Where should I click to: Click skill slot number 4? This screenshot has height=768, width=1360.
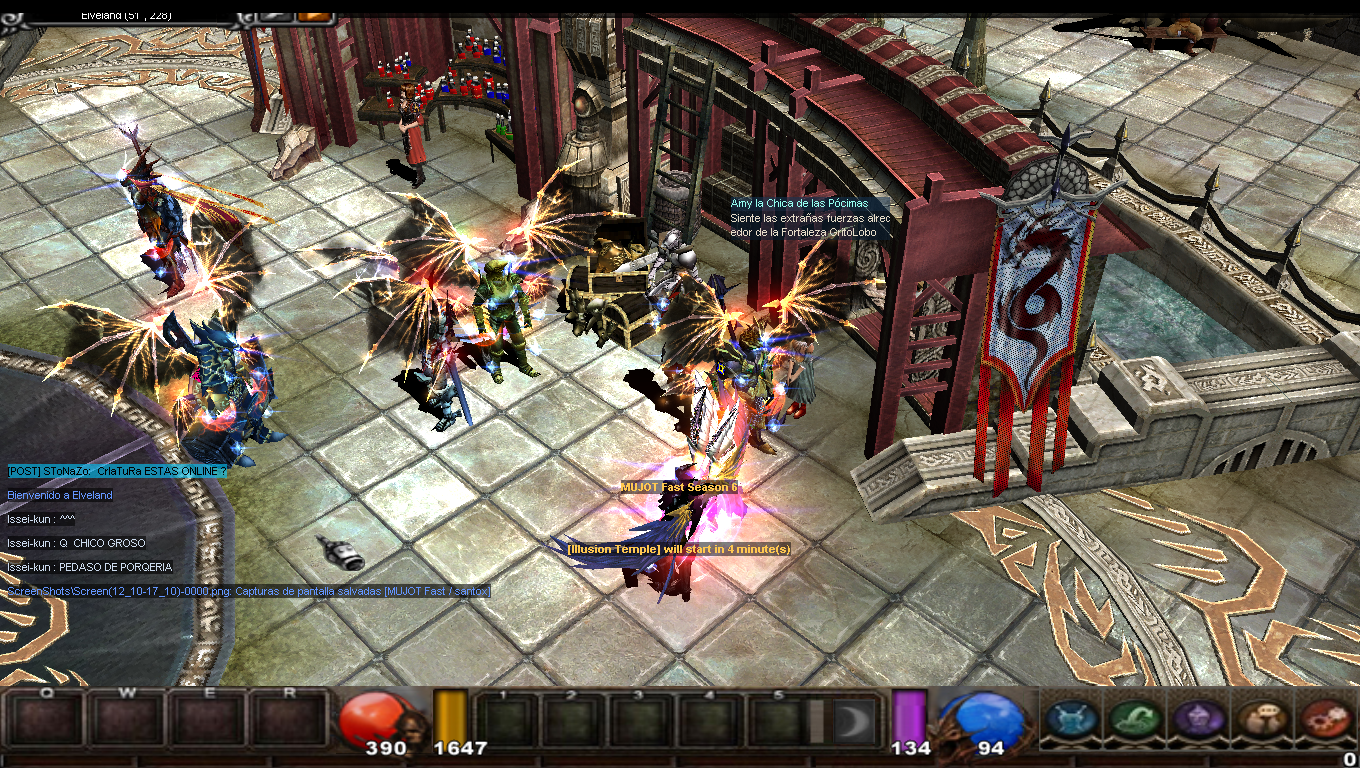(x=709, y=722)
